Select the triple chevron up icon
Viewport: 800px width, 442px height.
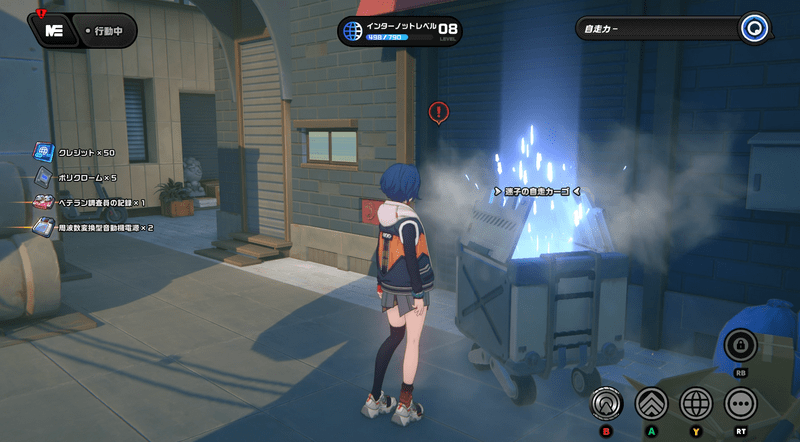(651, 402)
